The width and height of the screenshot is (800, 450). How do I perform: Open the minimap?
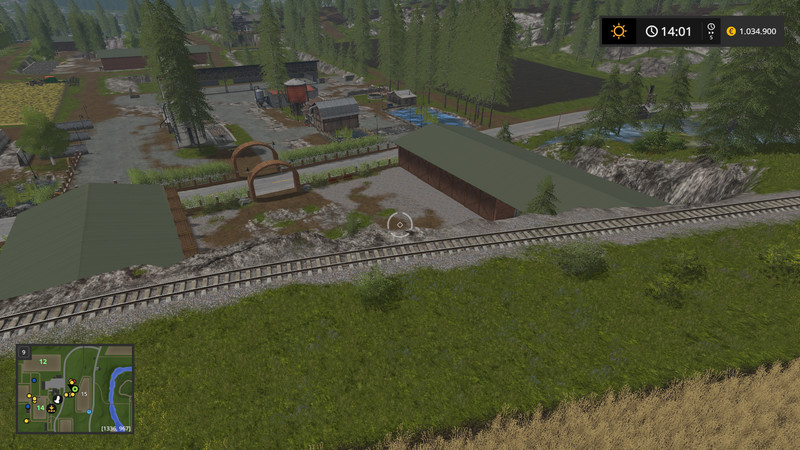tap(75, 389)
